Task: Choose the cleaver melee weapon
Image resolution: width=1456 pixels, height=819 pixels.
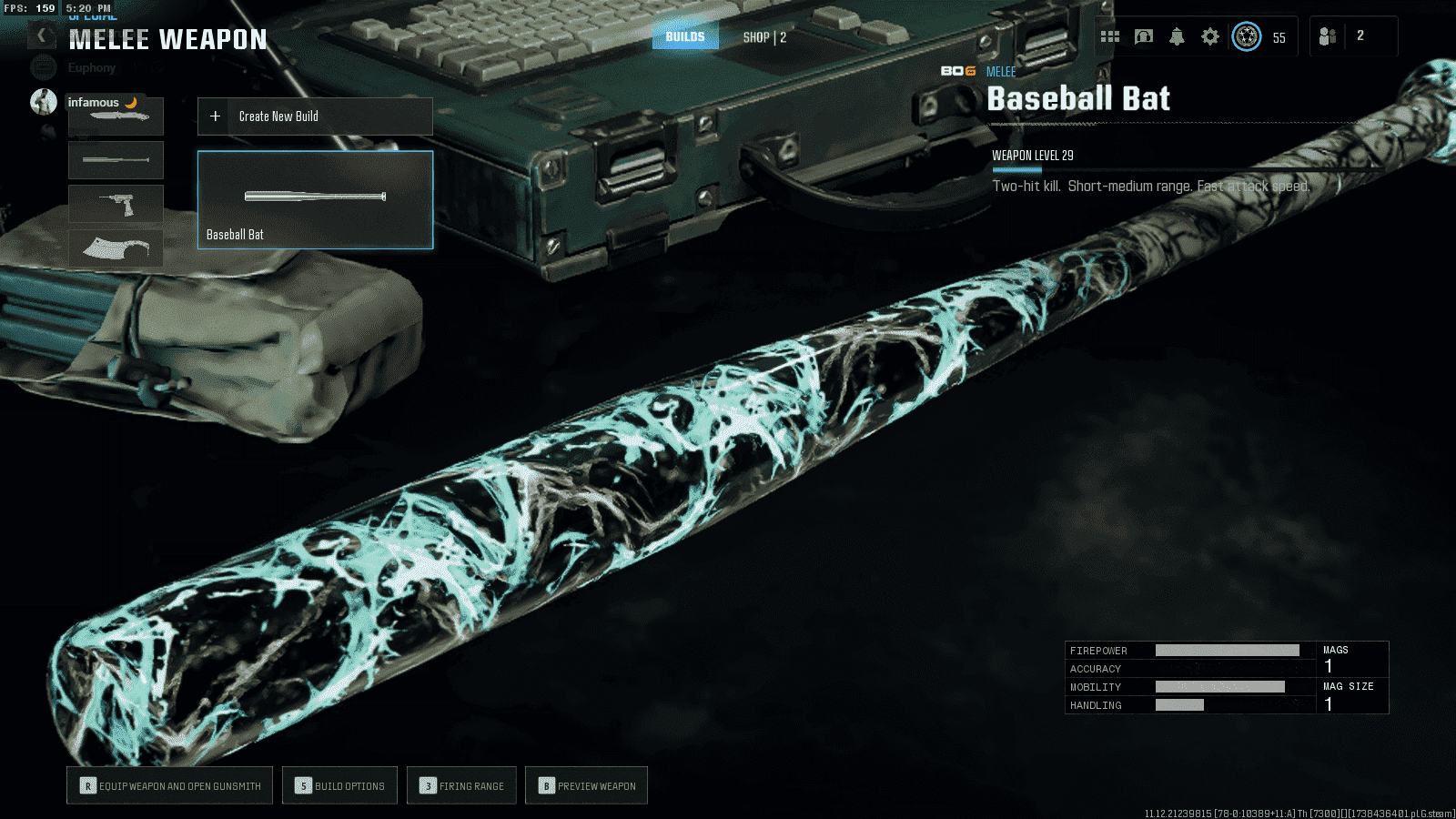Action: (116, 248)
